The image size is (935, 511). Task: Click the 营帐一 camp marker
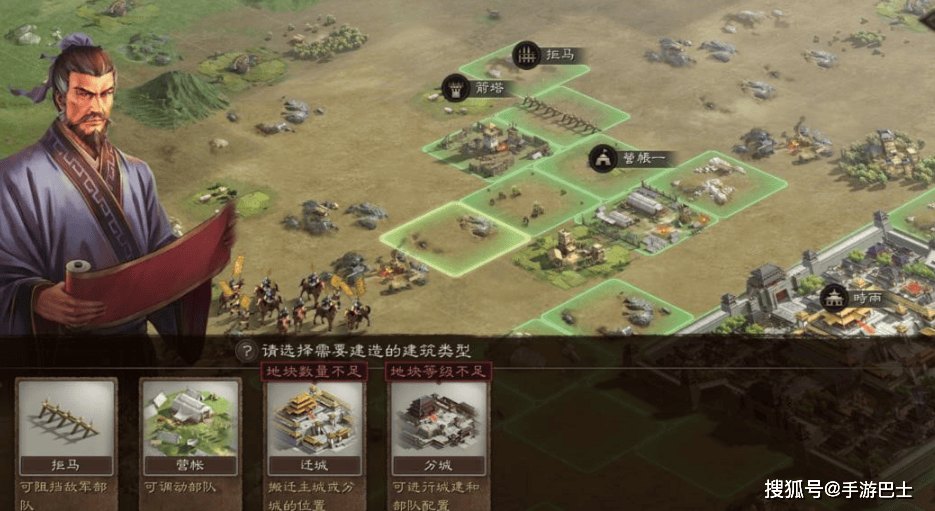[x=603, y=158]
